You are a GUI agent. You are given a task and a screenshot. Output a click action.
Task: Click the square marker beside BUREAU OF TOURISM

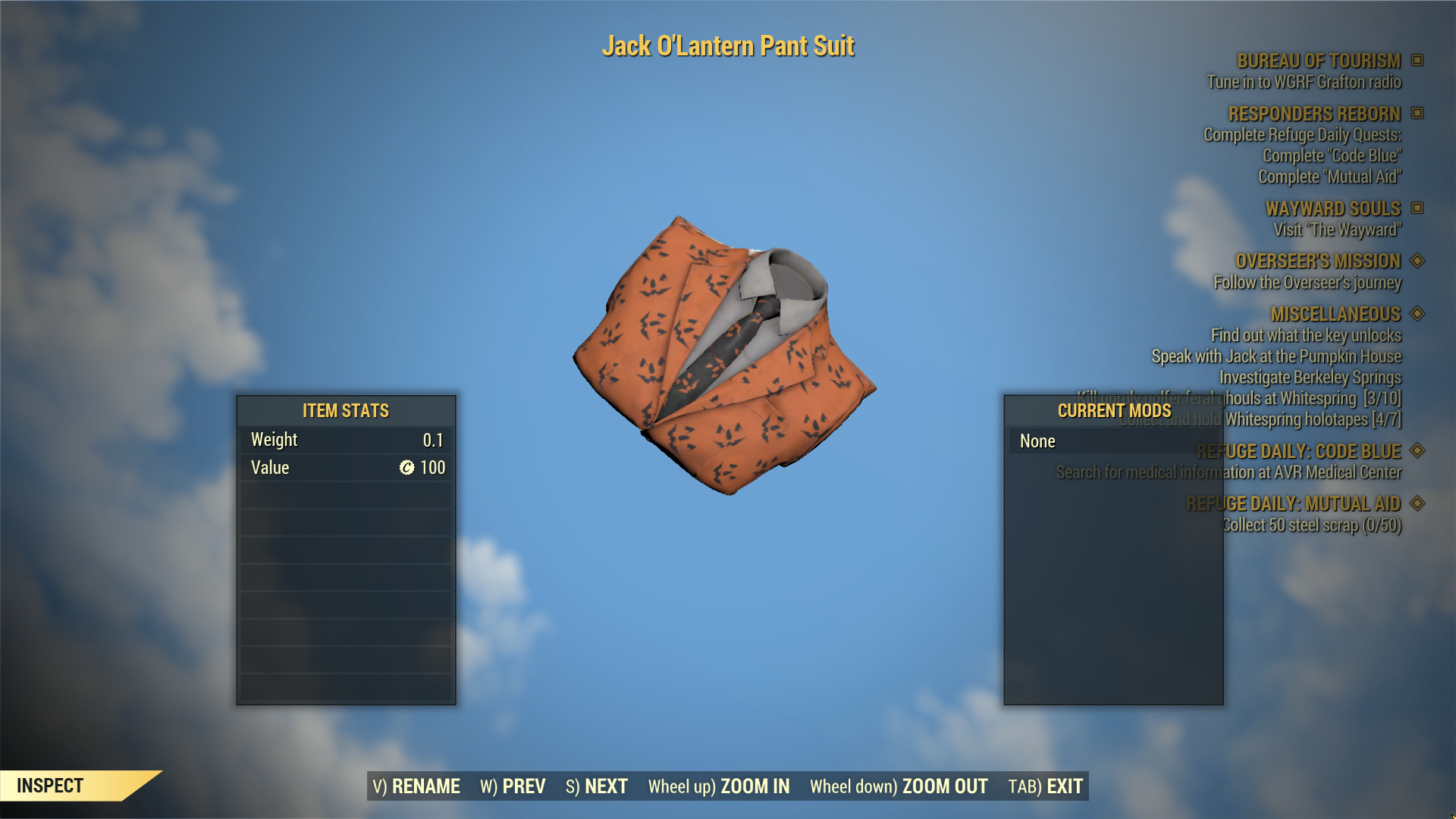tap(1417, 61)
